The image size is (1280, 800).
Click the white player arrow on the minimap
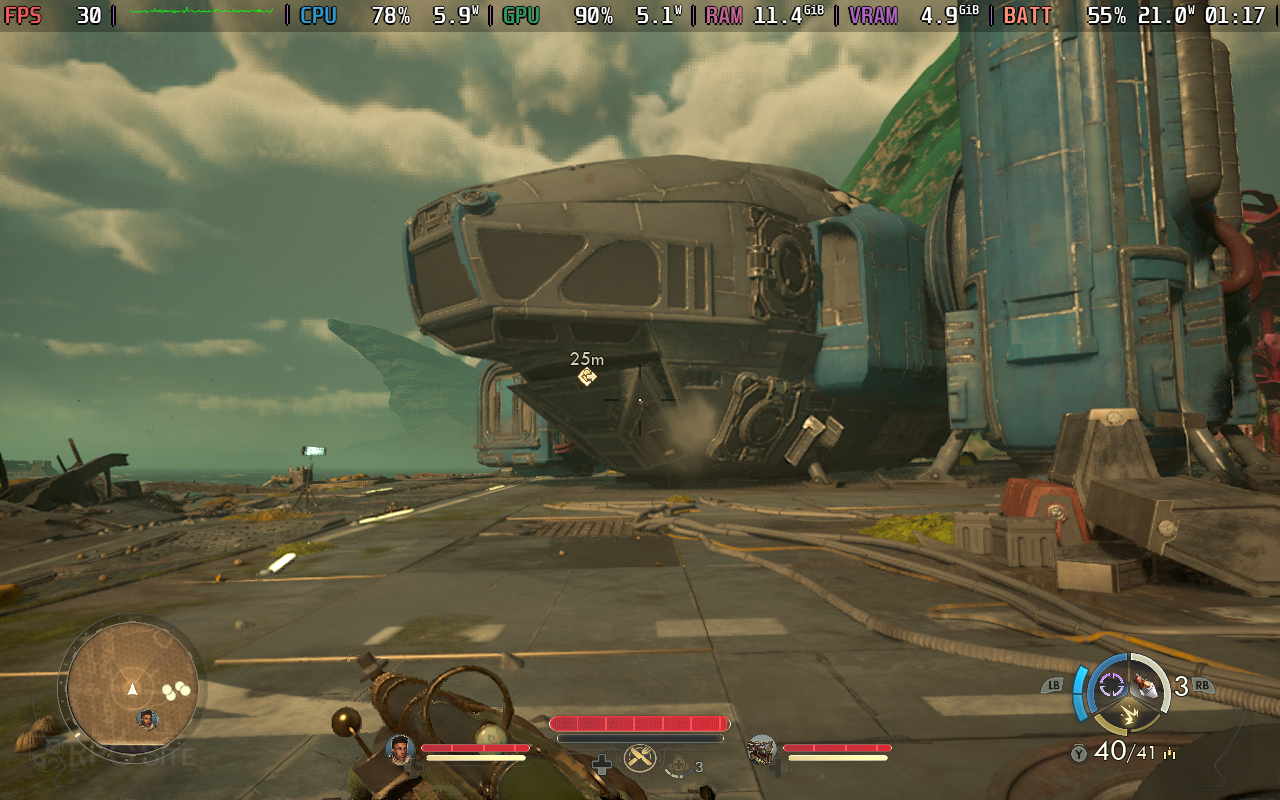click(x=132, y=689)
